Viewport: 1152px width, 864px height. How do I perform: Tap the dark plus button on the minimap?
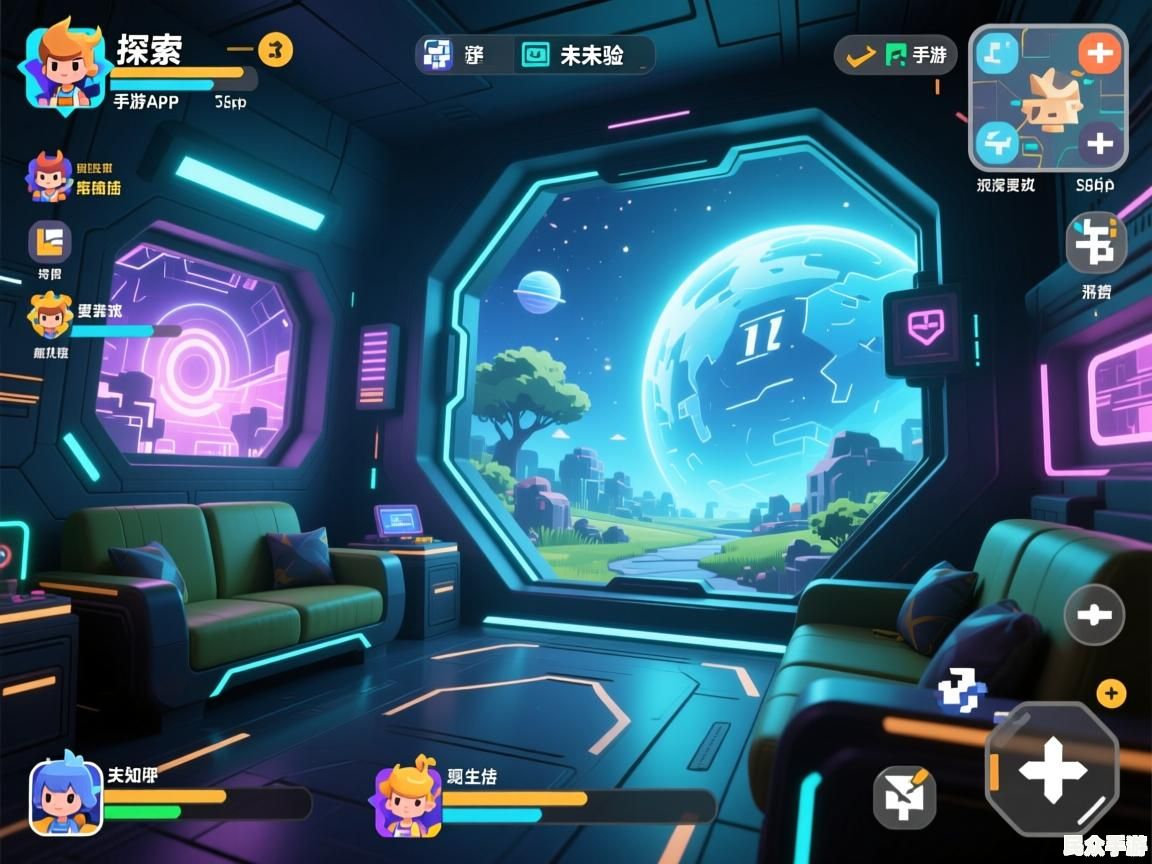tap(1099, 144)
